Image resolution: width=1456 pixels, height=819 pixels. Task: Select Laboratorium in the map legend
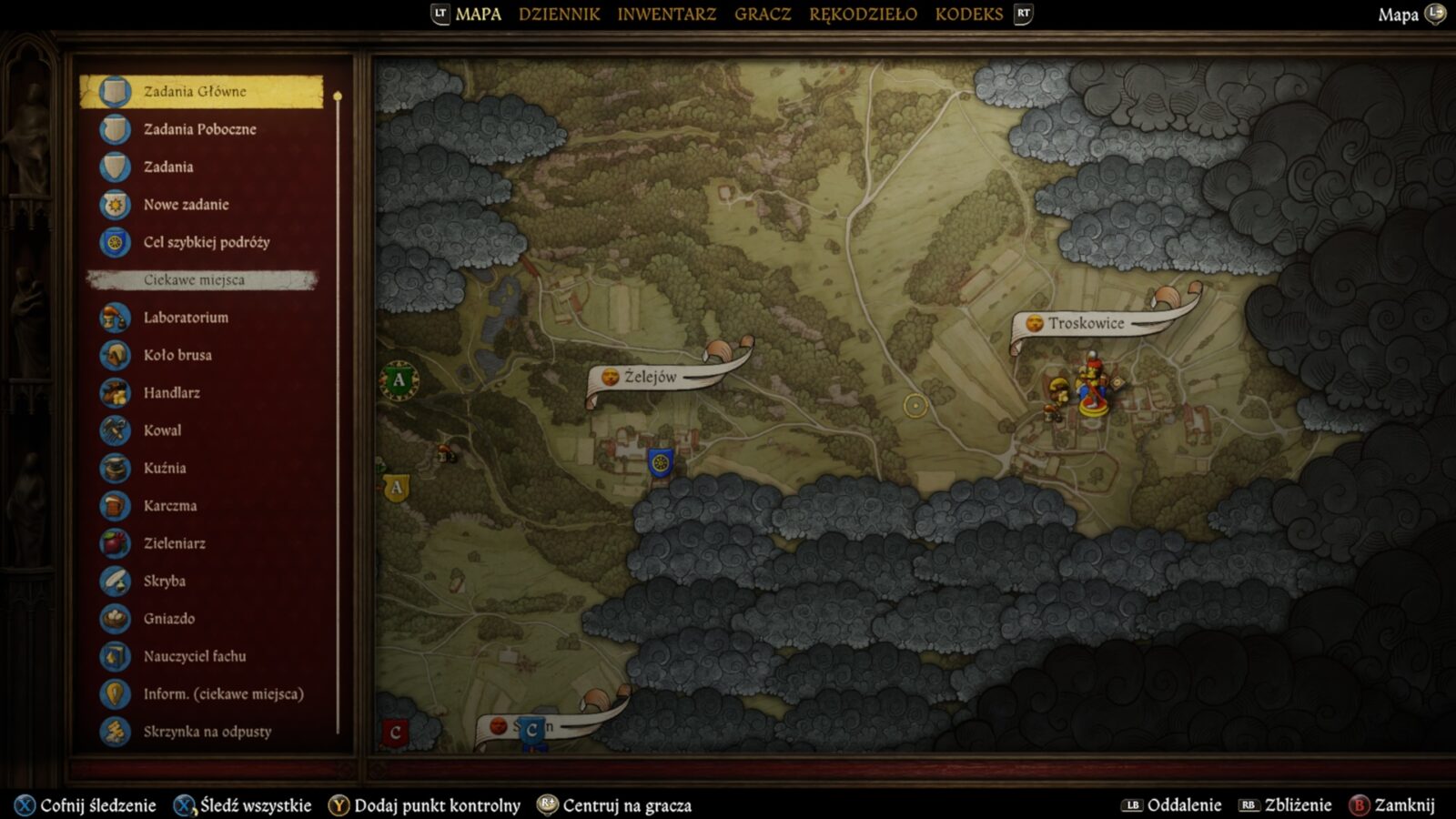tap(186, 318)
